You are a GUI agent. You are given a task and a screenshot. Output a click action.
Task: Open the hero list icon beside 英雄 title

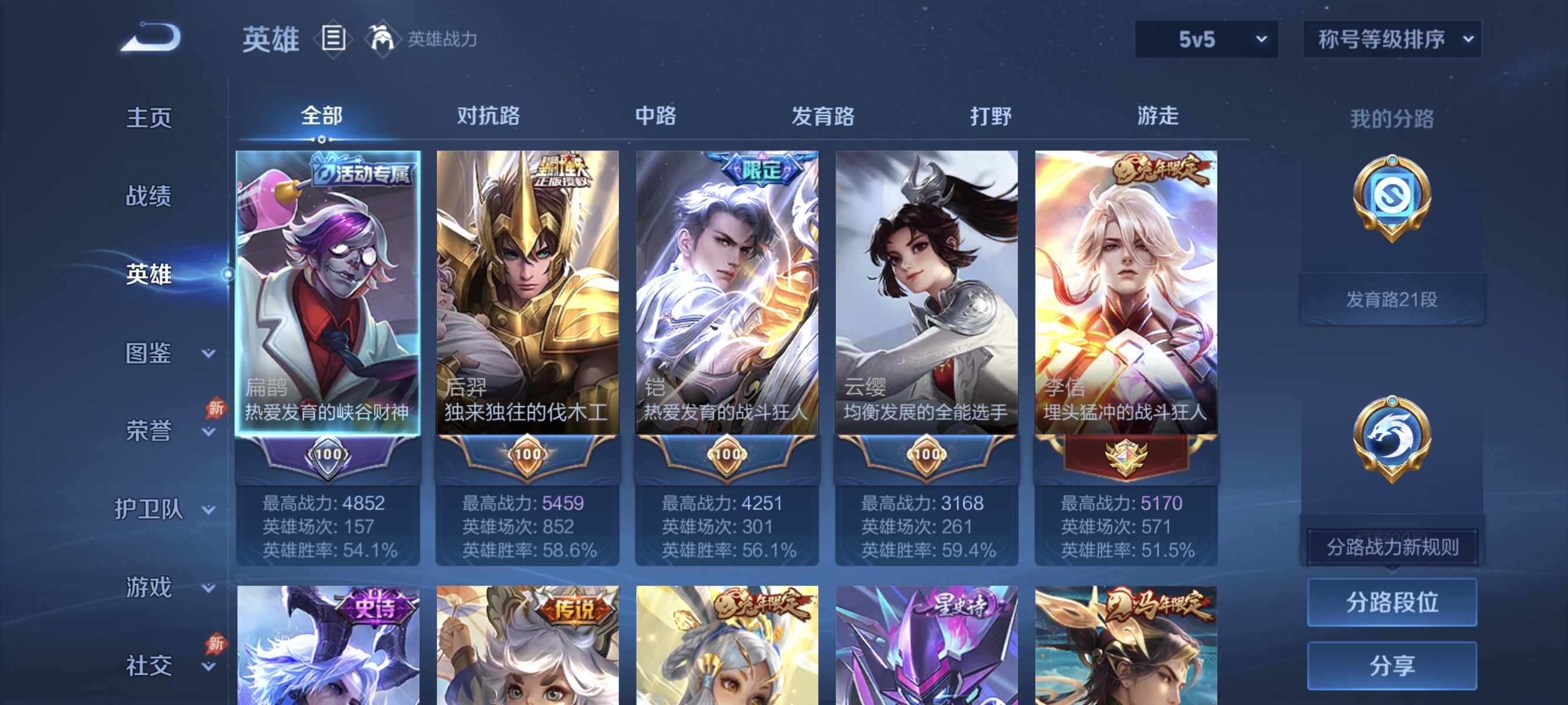(x=334, y=39)
